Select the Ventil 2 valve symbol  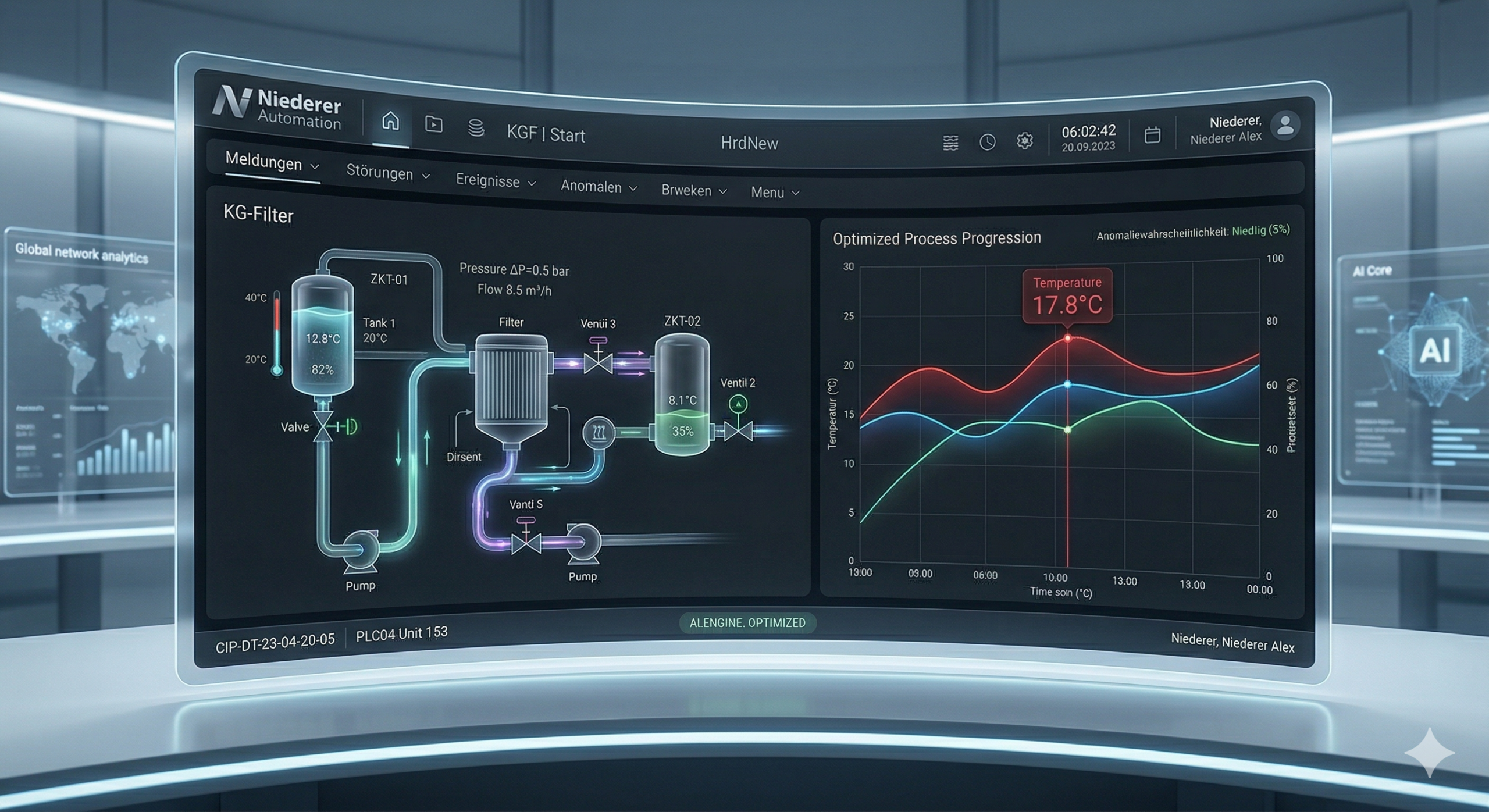(x=738, y=431)
